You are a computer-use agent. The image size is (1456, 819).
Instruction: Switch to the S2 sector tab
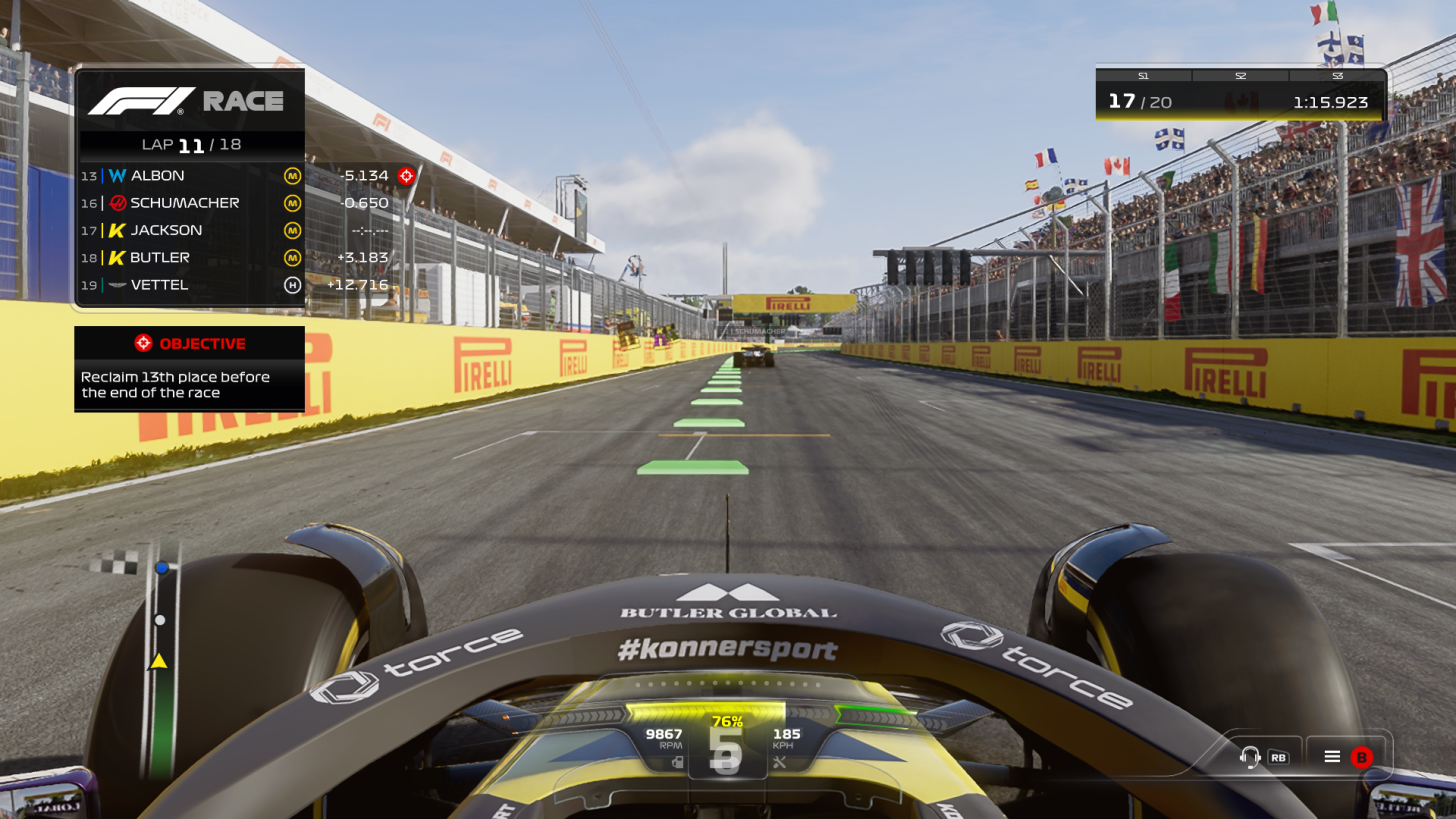[1240, 75]
